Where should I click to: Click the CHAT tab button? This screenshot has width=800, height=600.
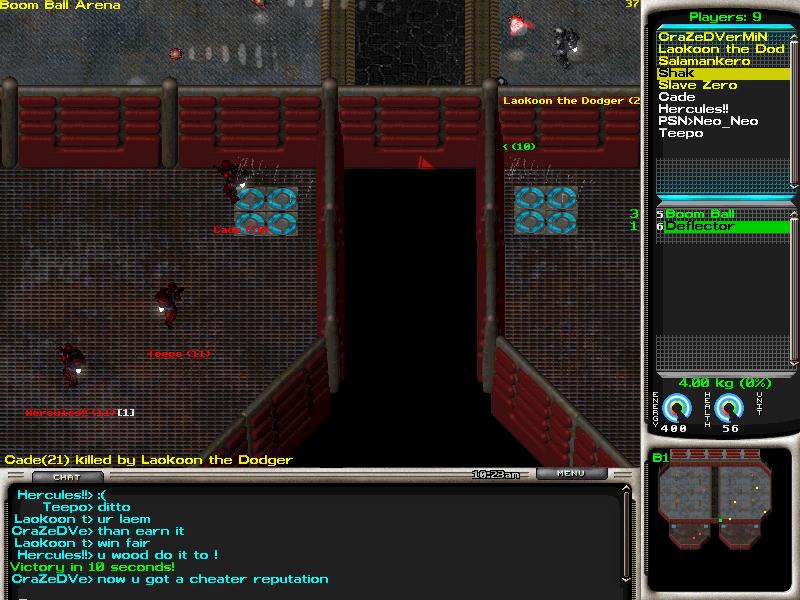pos(65,477)
